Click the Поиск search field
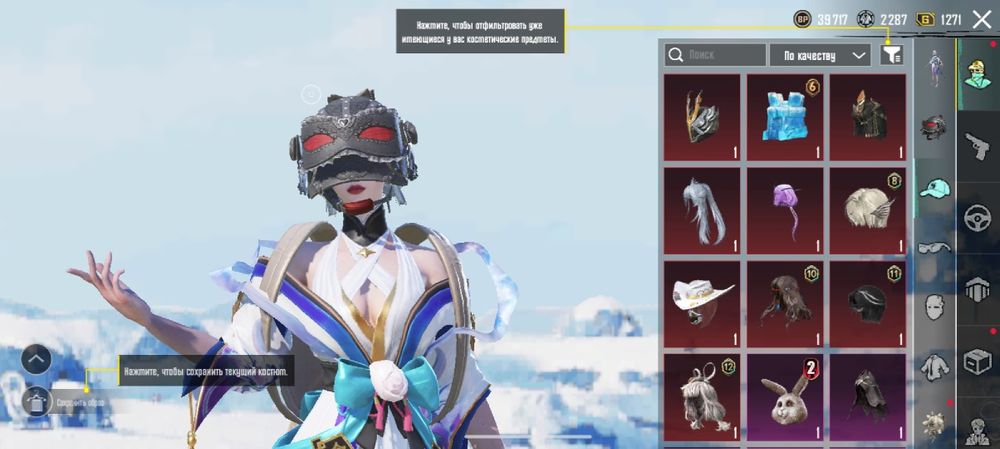 coord(715,55)
